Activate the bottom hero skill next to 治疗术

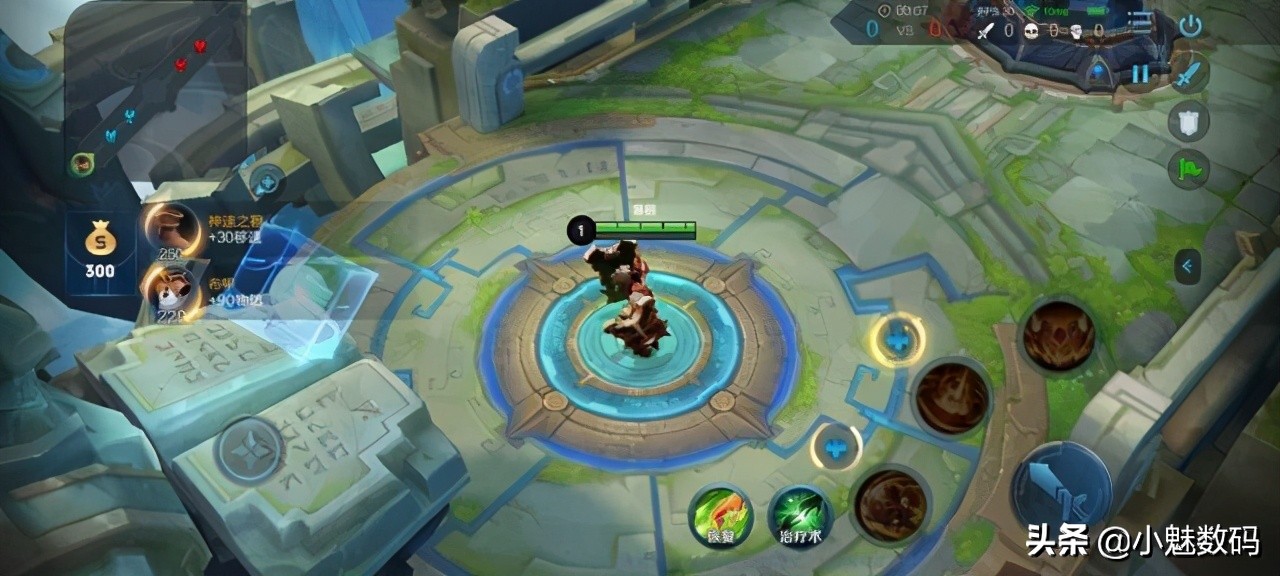coord(890,504)
